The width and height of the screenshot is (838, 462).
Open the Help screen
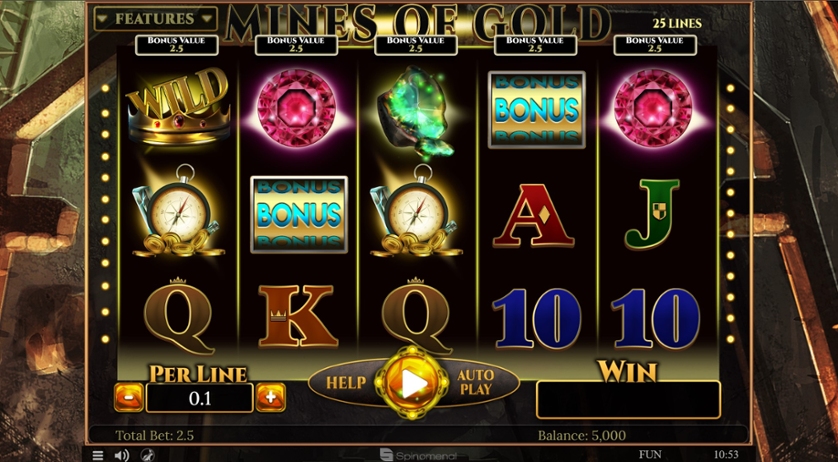click(345, 382)
